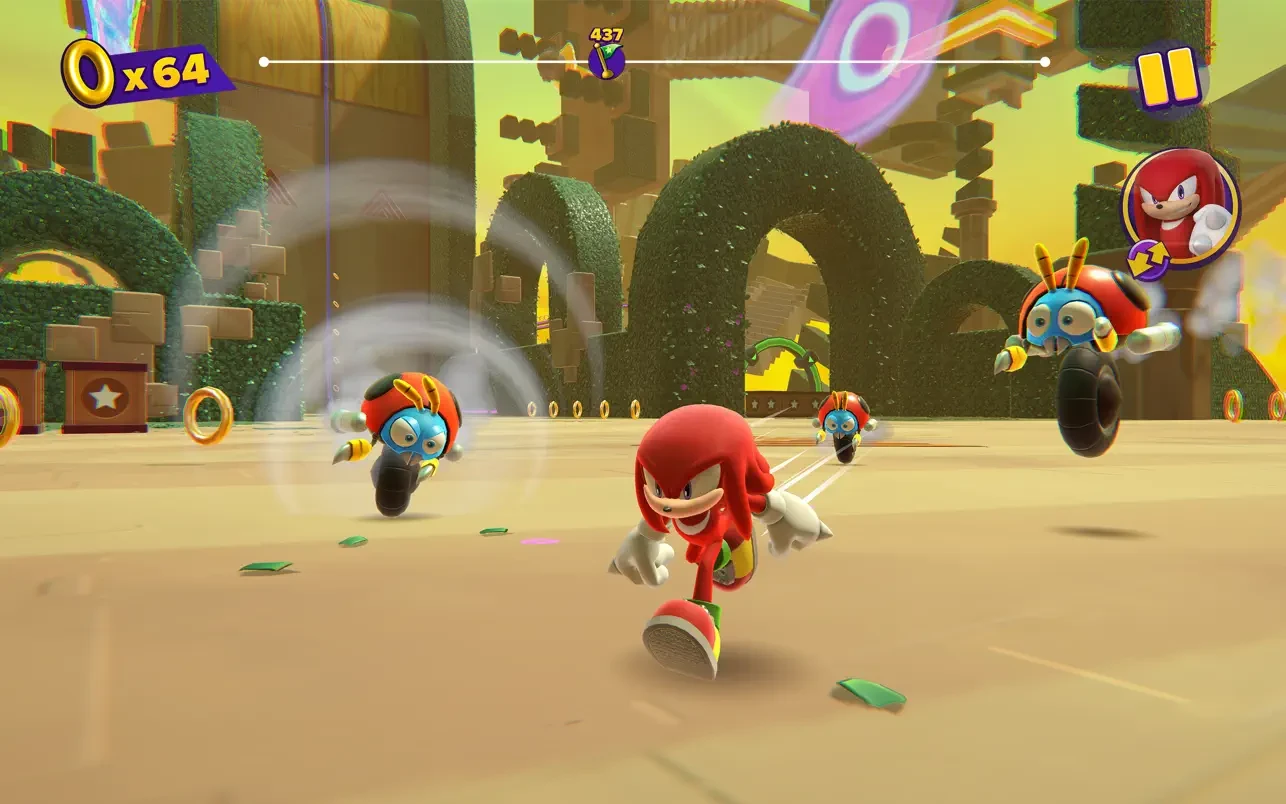Select a ring on the right path
Viewport: 1286px width, 804px height.
pyautogui.click(x=1233, y=405)
